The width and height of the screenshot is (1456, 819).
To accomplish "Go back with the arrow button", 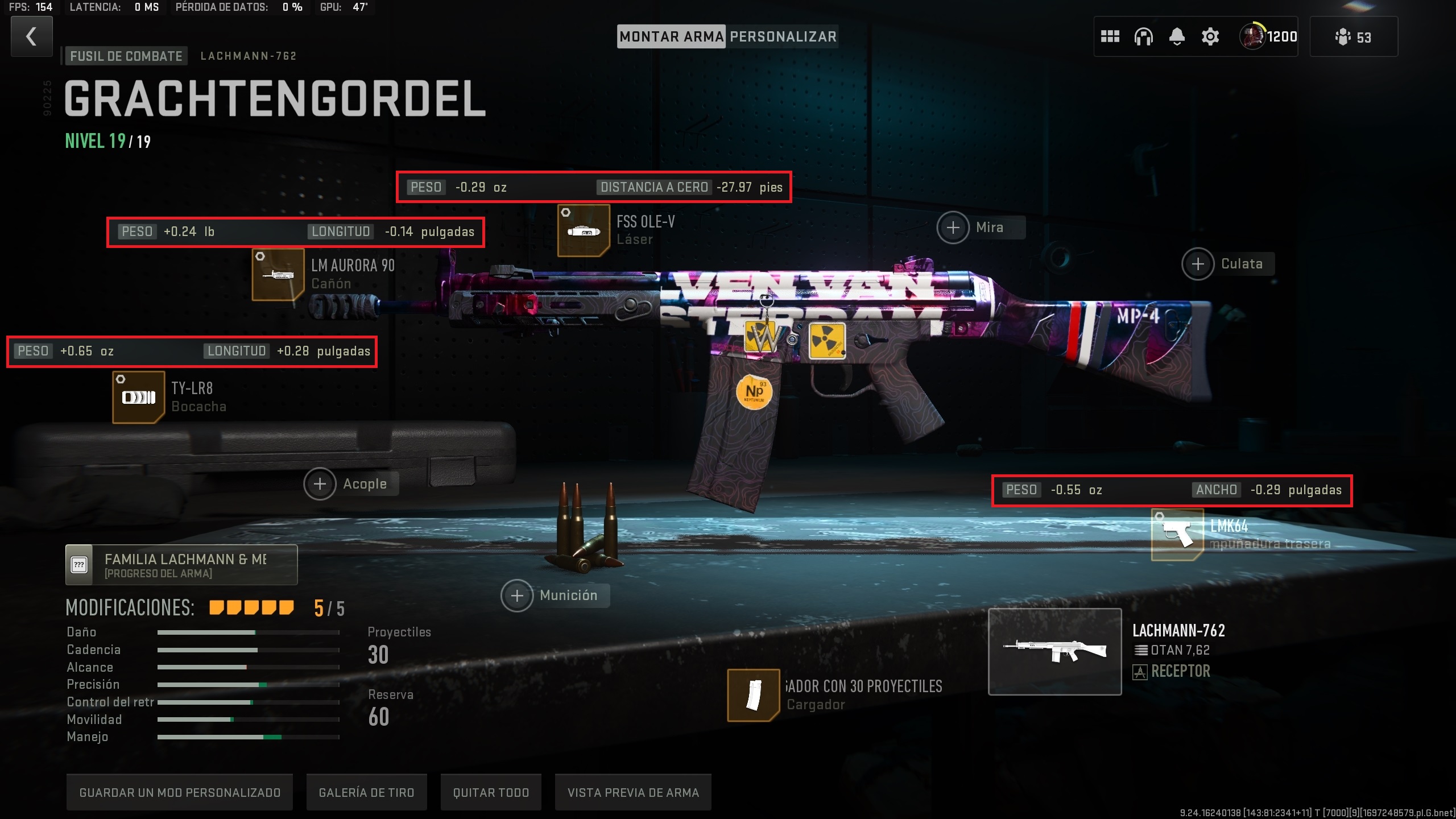I will click(32, 36).
